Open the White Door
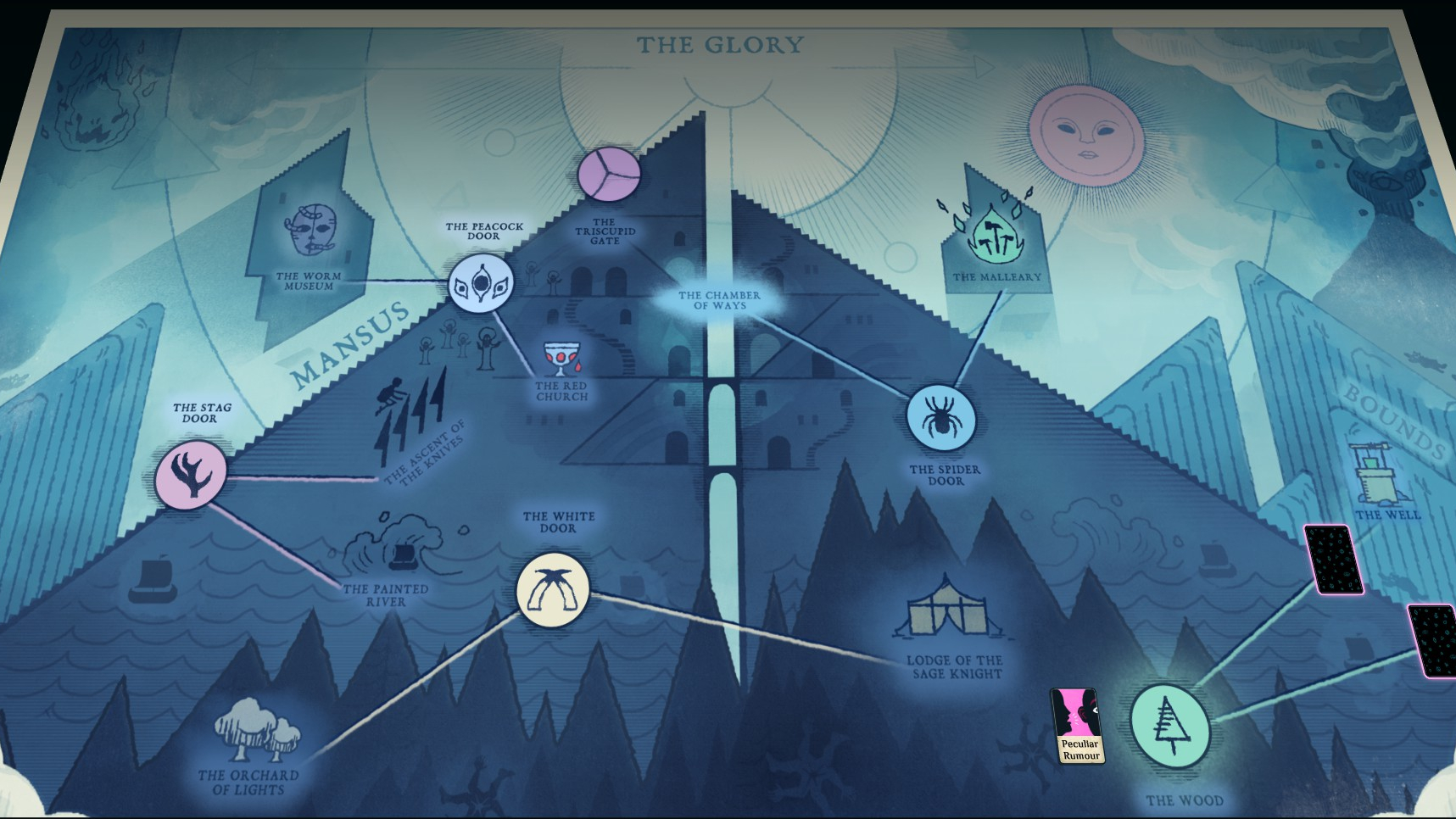1456x819 pixels. click(x=552, y=592)
